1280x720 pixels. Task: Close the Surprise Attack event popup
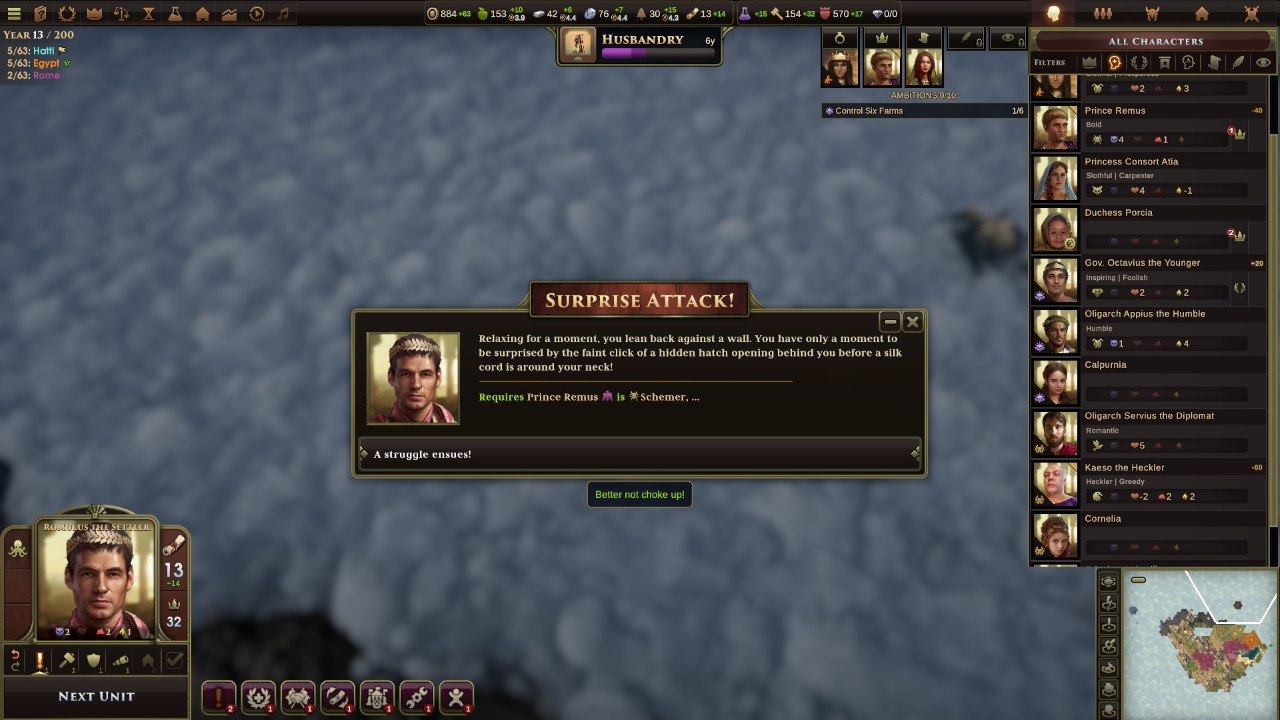912,321
